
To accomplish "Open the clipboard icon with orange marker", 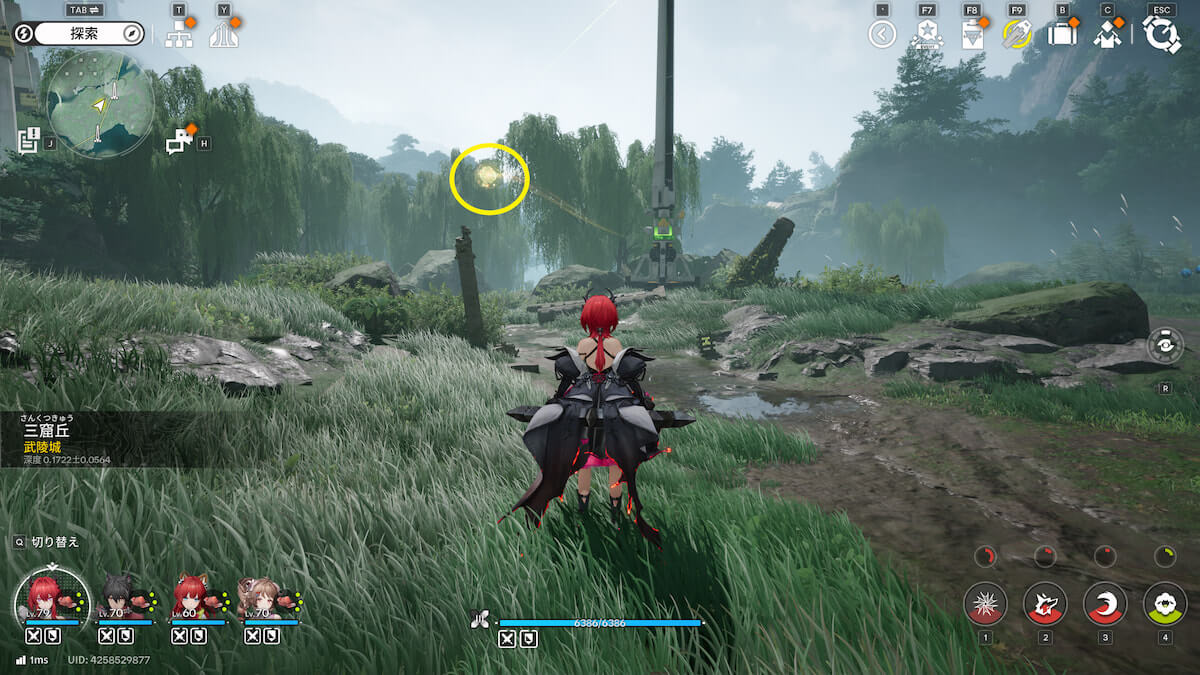I will tap(972, 35).
